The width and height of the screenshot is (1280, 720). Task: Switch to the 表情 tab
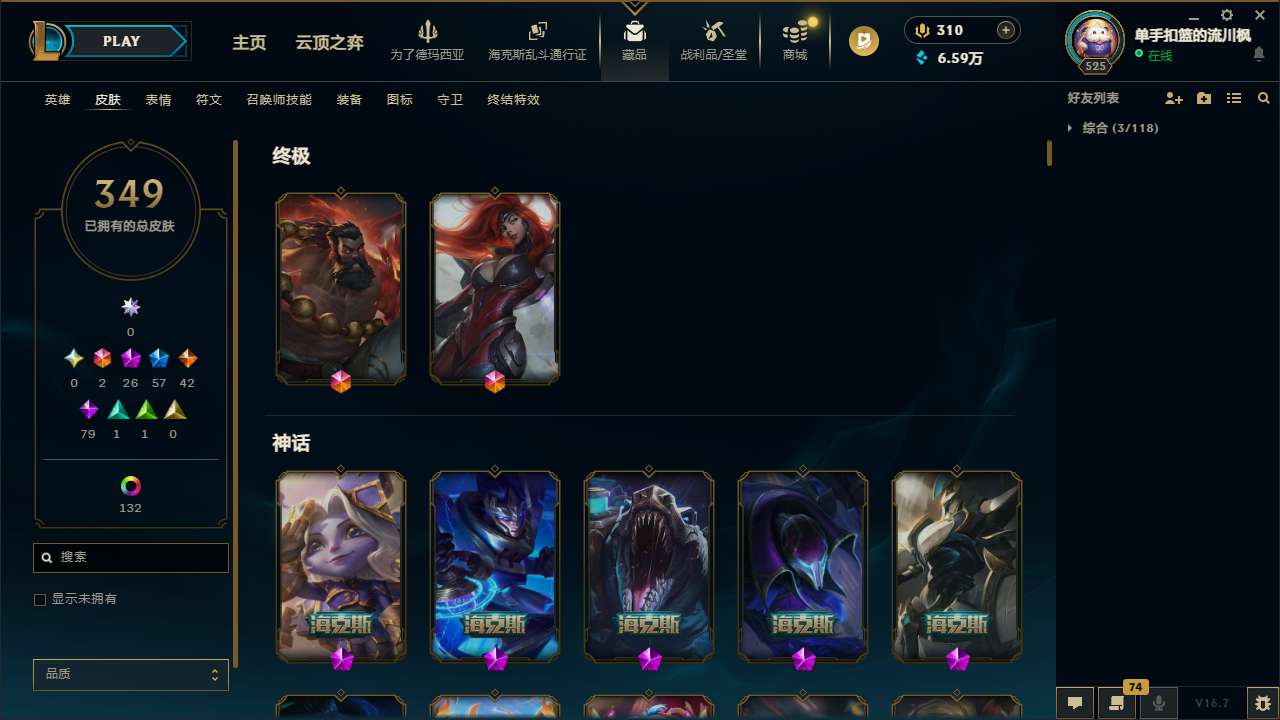coord(157,100)
